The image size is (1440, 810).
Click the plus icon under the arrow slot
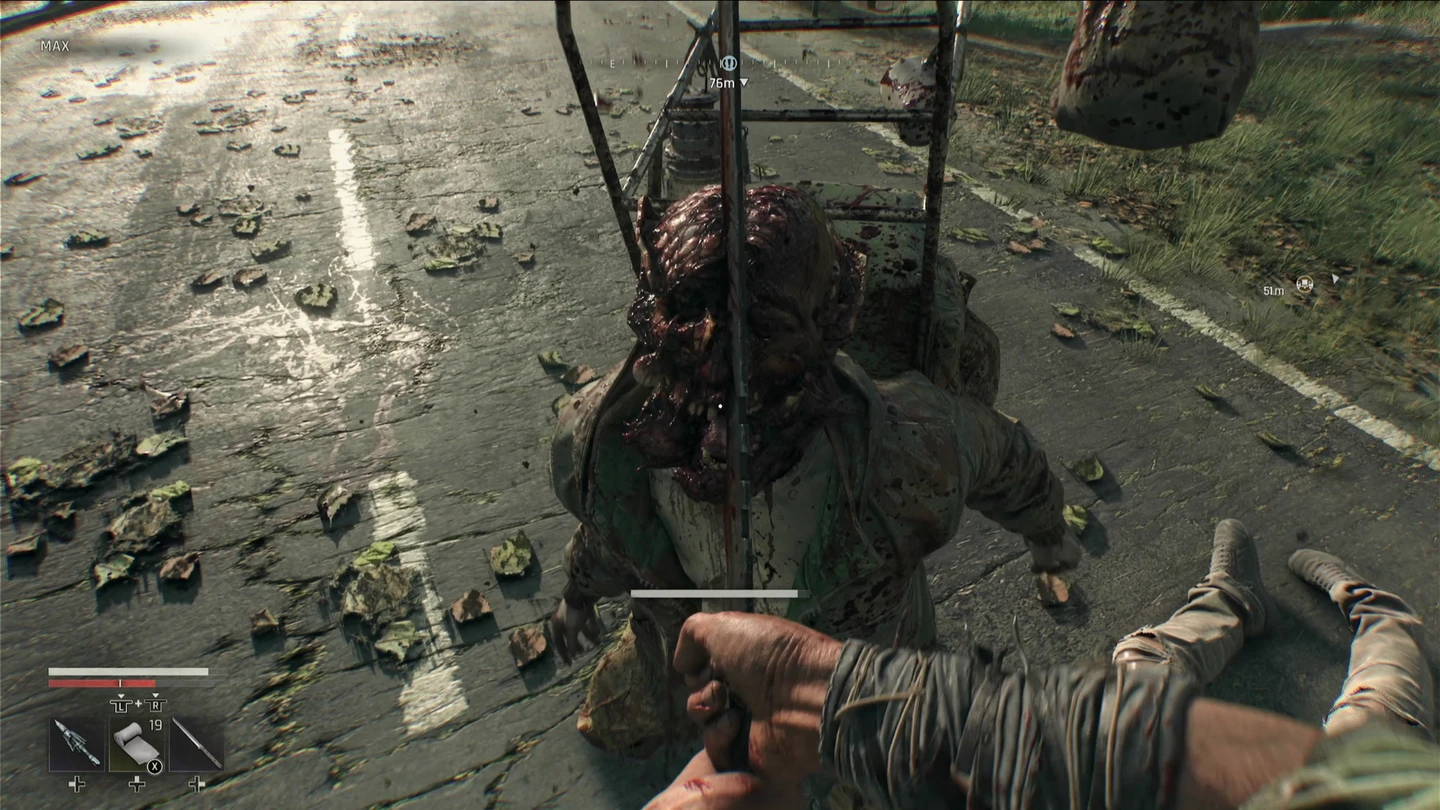(x=76, y=785)
